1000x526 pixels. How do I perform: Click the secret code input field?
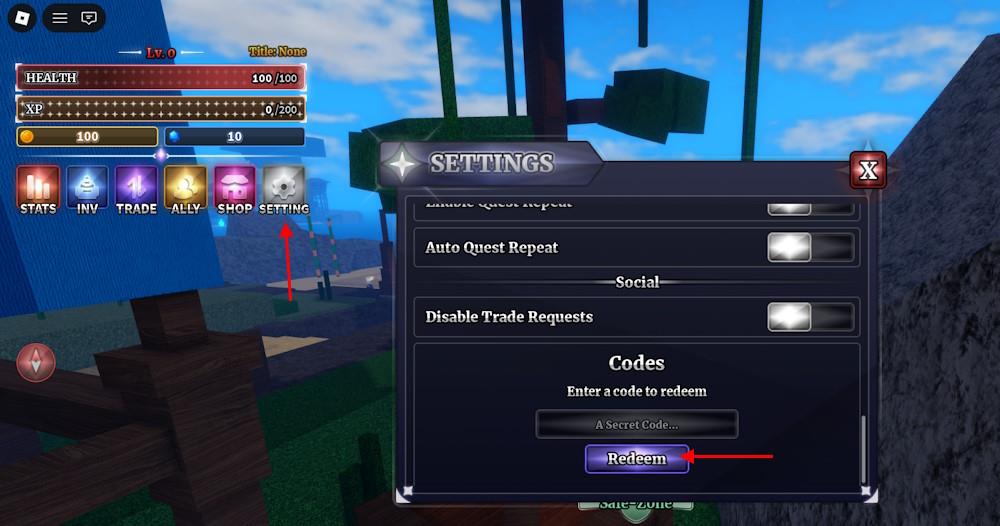coord(637,424)
